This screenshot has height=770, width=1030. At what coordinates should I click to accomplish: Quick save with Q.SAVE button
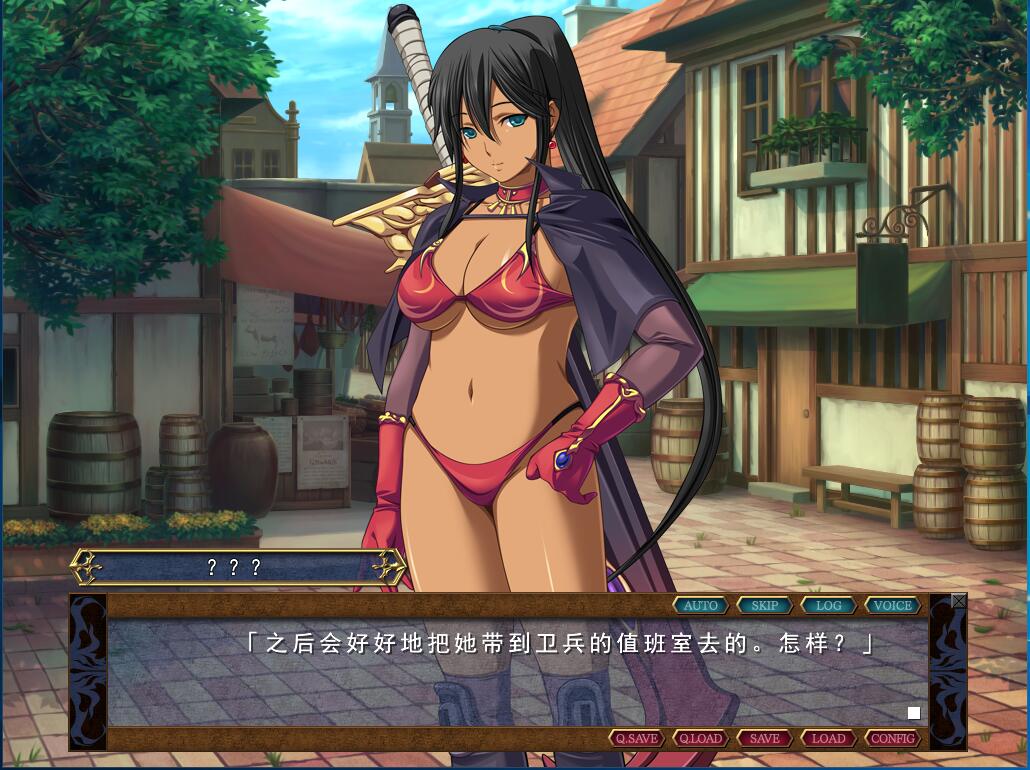(x=637, y=738)
